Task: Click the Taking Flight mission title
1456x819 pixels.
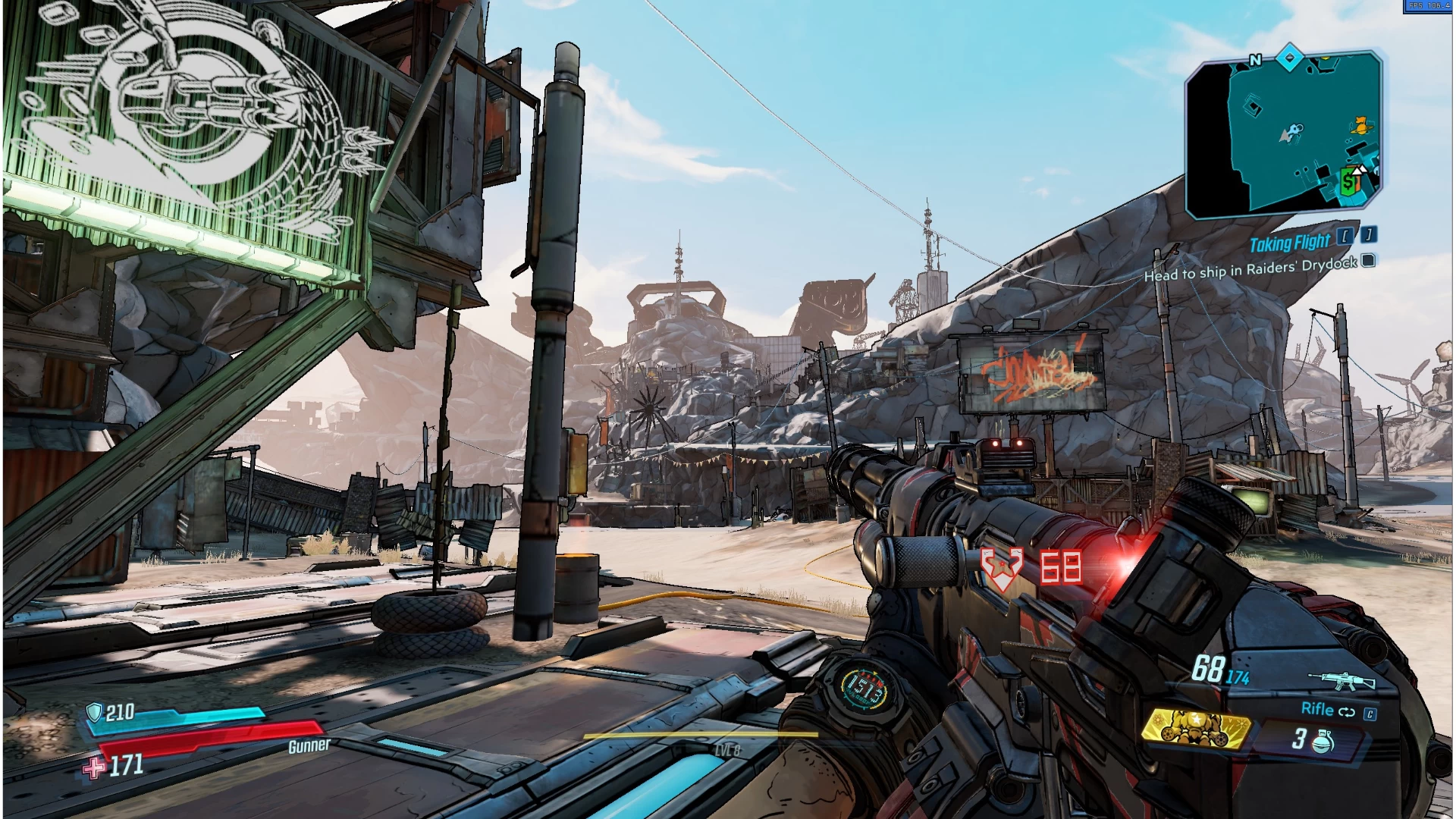Action: [x=1289, y=243]
